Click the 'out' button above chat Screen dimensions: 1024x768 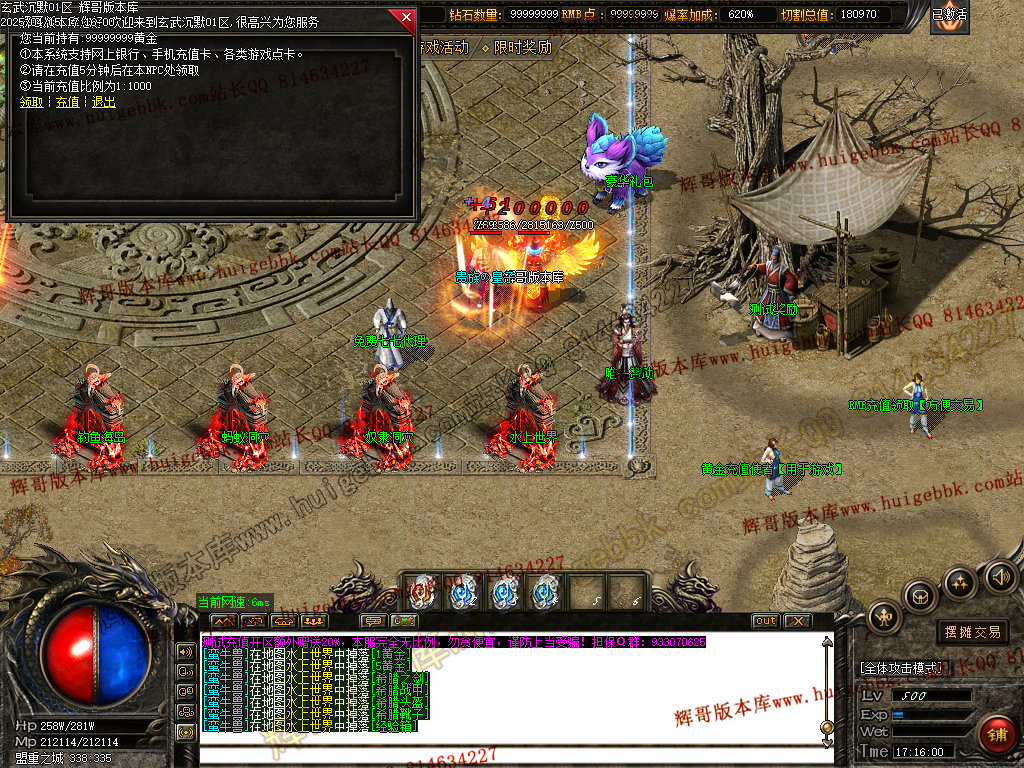pos(765,621)
